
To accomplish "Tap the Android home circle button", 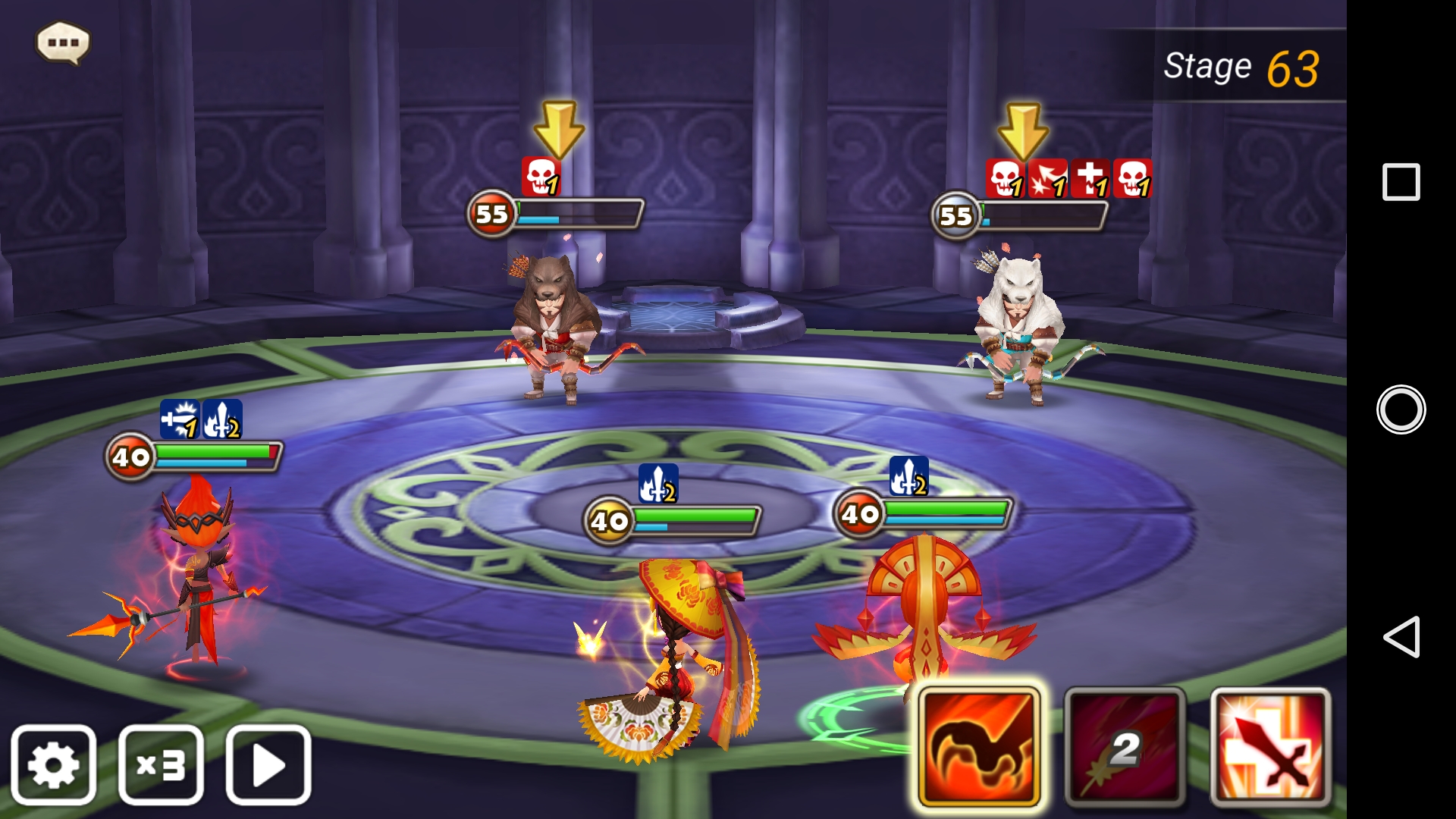I will (1401, 409).
